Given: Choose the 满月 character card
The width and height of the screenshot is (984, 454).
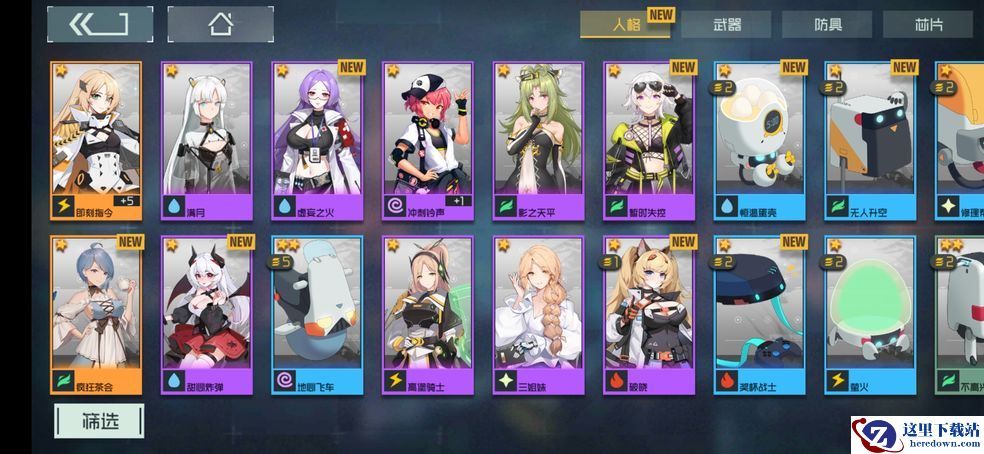Looking at the screenshot, I should (206, 140).
